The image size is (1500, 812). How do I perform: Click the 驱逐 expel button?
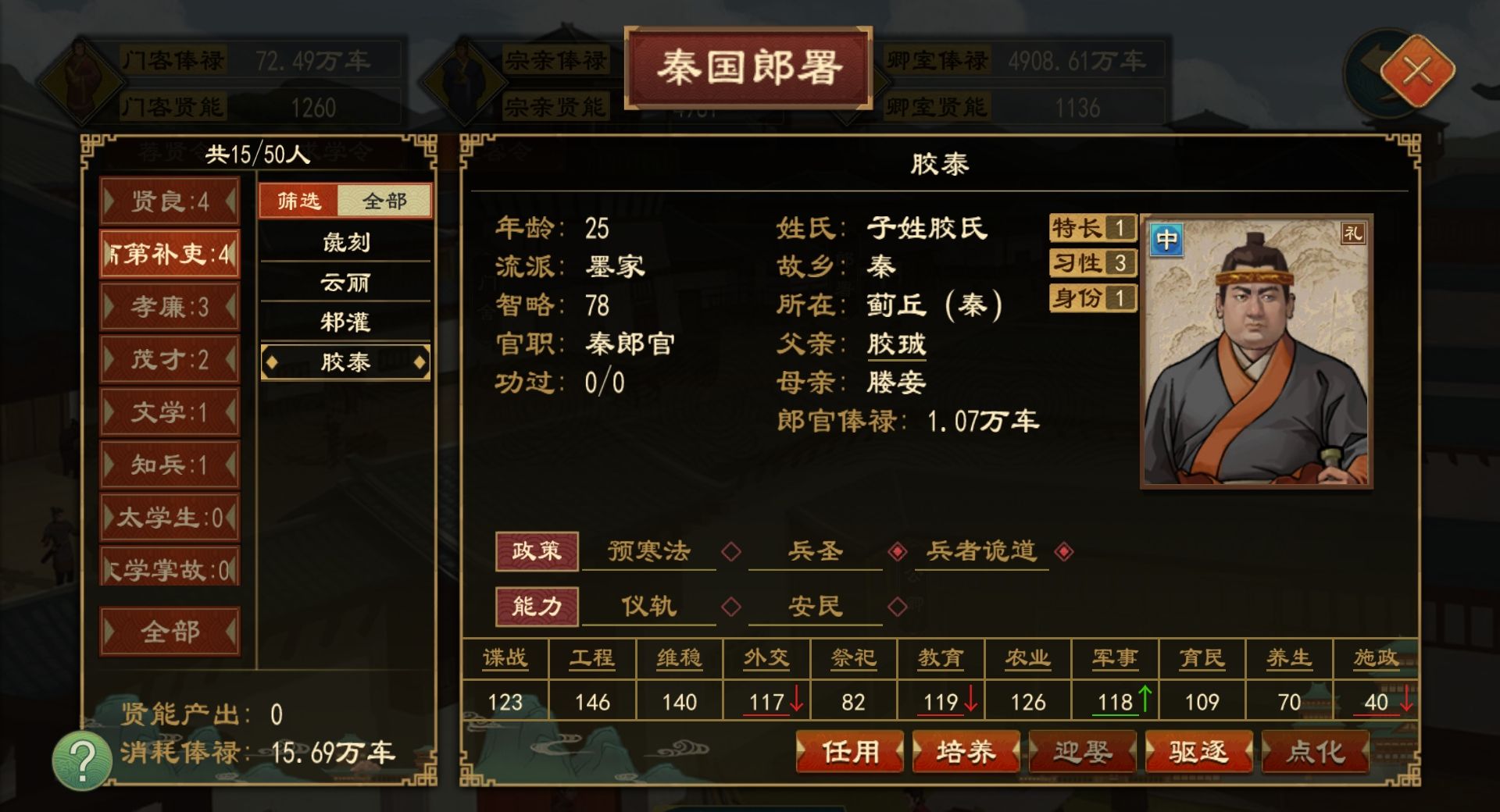tap(1199, 752)
